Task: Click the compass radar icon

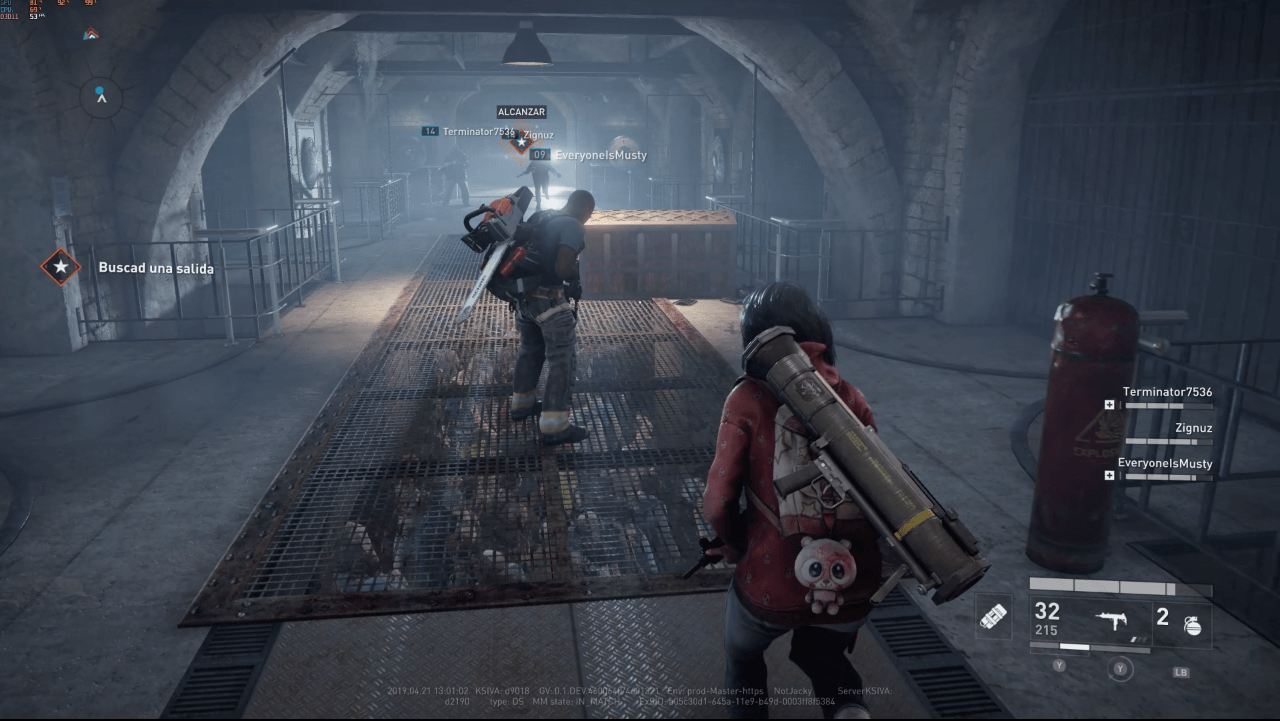Action: [101, 96]
